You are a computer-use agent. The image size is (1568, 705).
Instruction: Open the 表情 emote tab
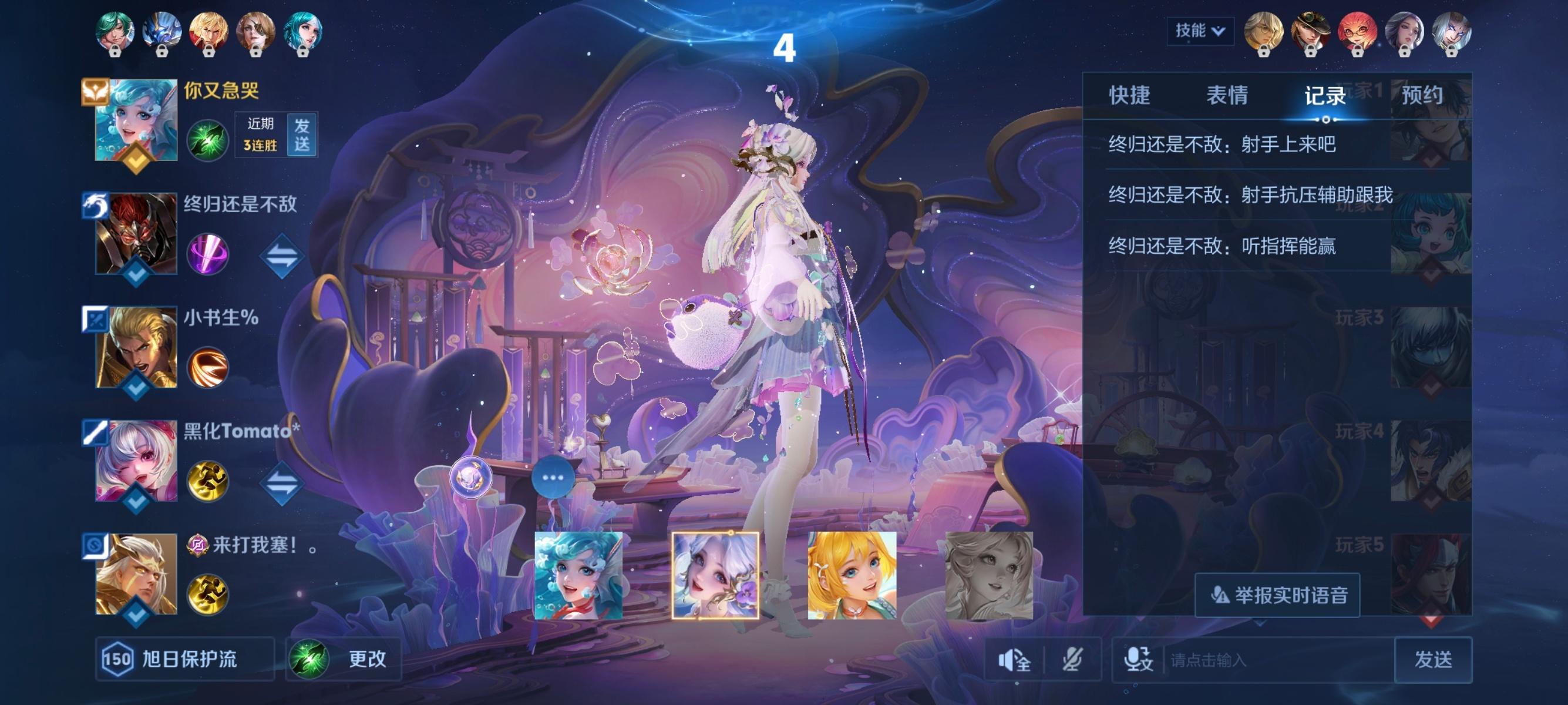tap(1227, 96)
